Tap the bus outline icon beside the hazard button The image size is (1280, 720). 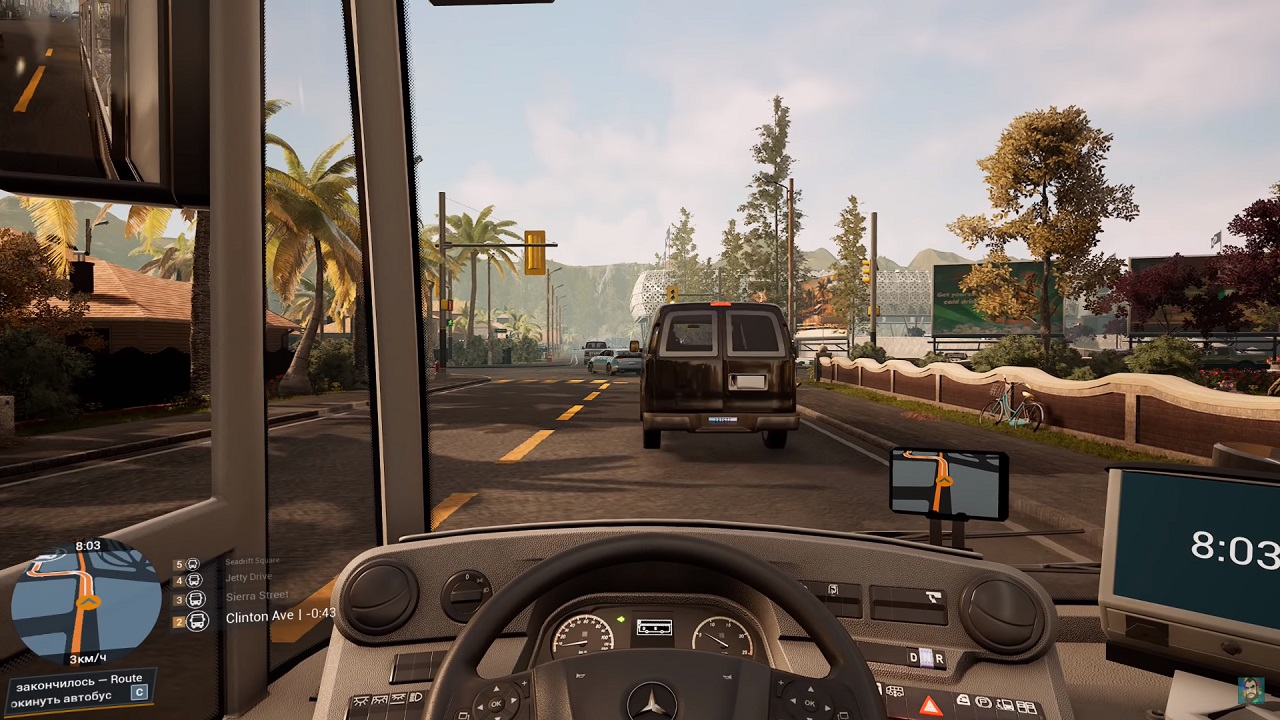[894, 691]
